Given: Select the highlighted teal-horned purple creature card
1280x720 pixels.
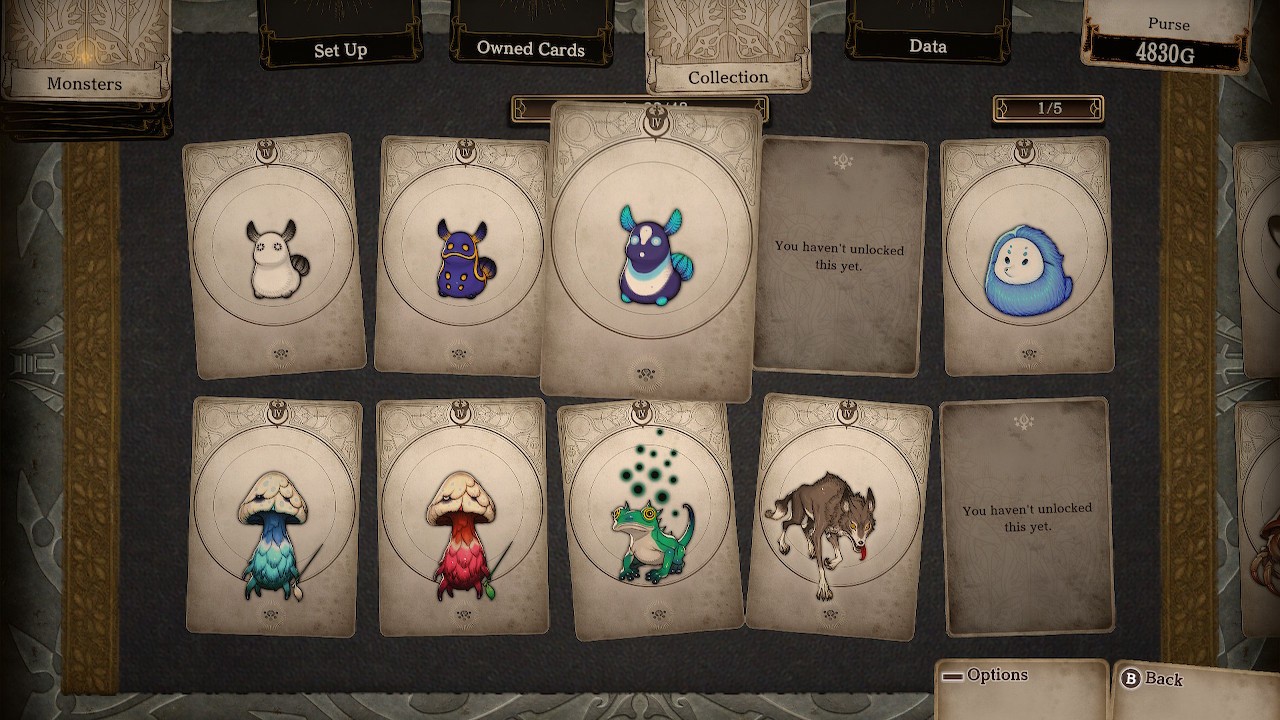Looking at the screenshot, I should [x=650, y=252].
